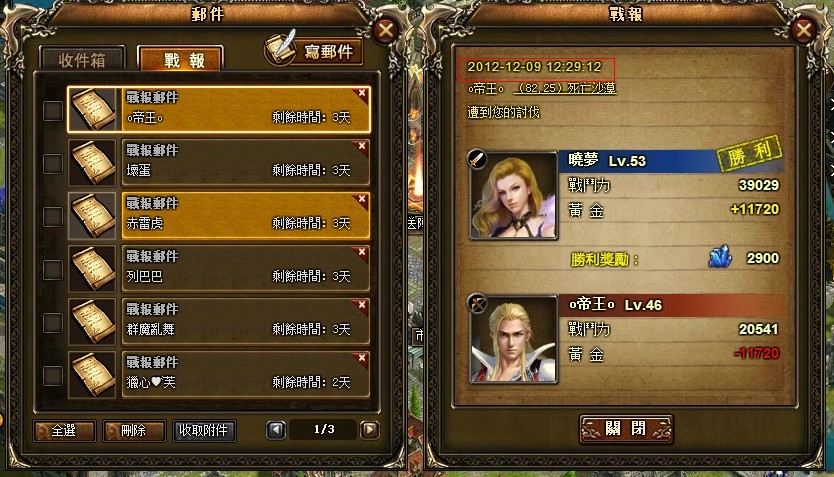Screen dimensions: 834x477
Task: Open the 寫郵件 compose mail button
Action: pyautogui.click(x=314, y=51)
